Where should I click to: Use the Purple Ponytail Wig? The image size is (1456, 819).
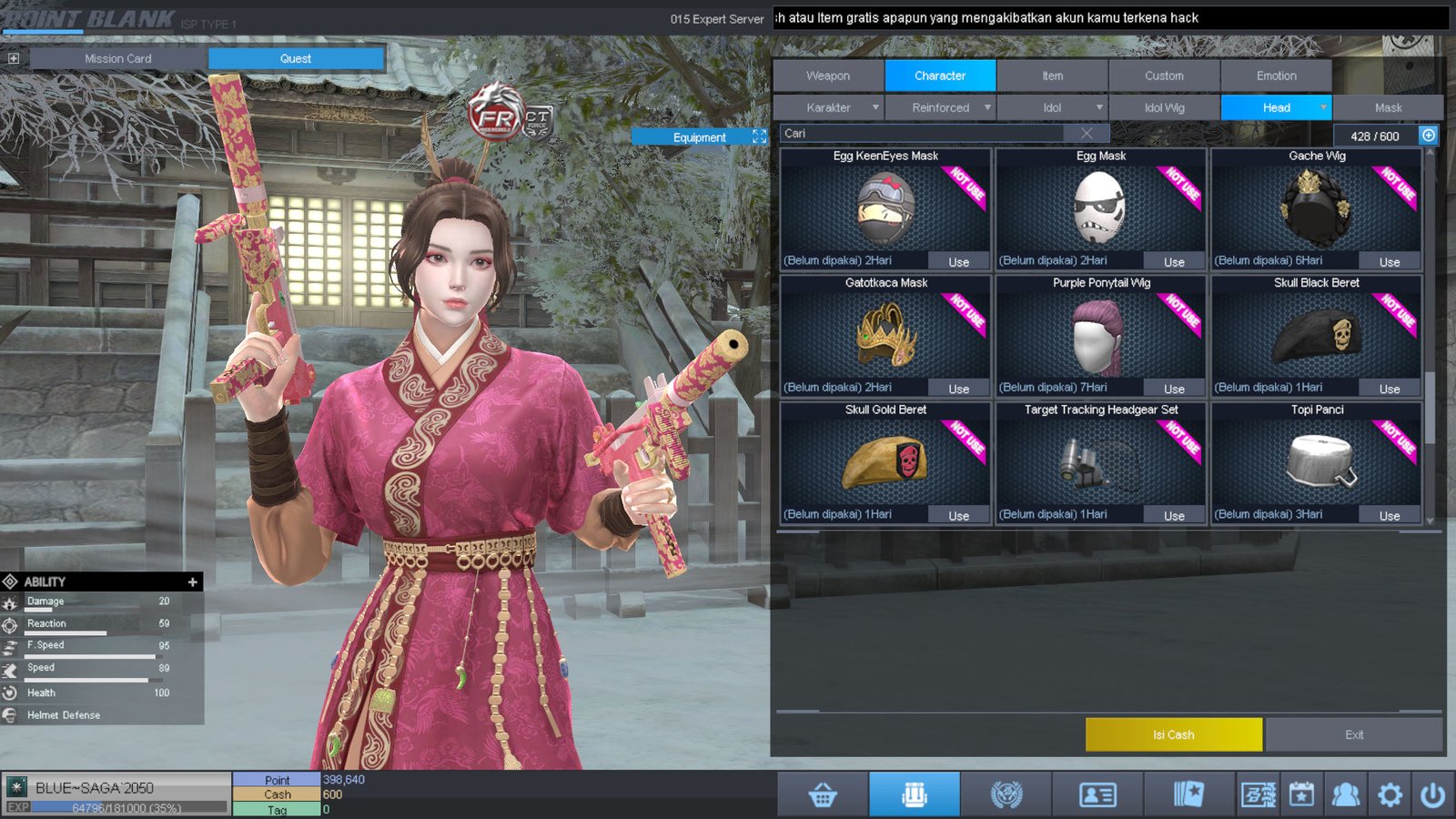click(1174, 389)
